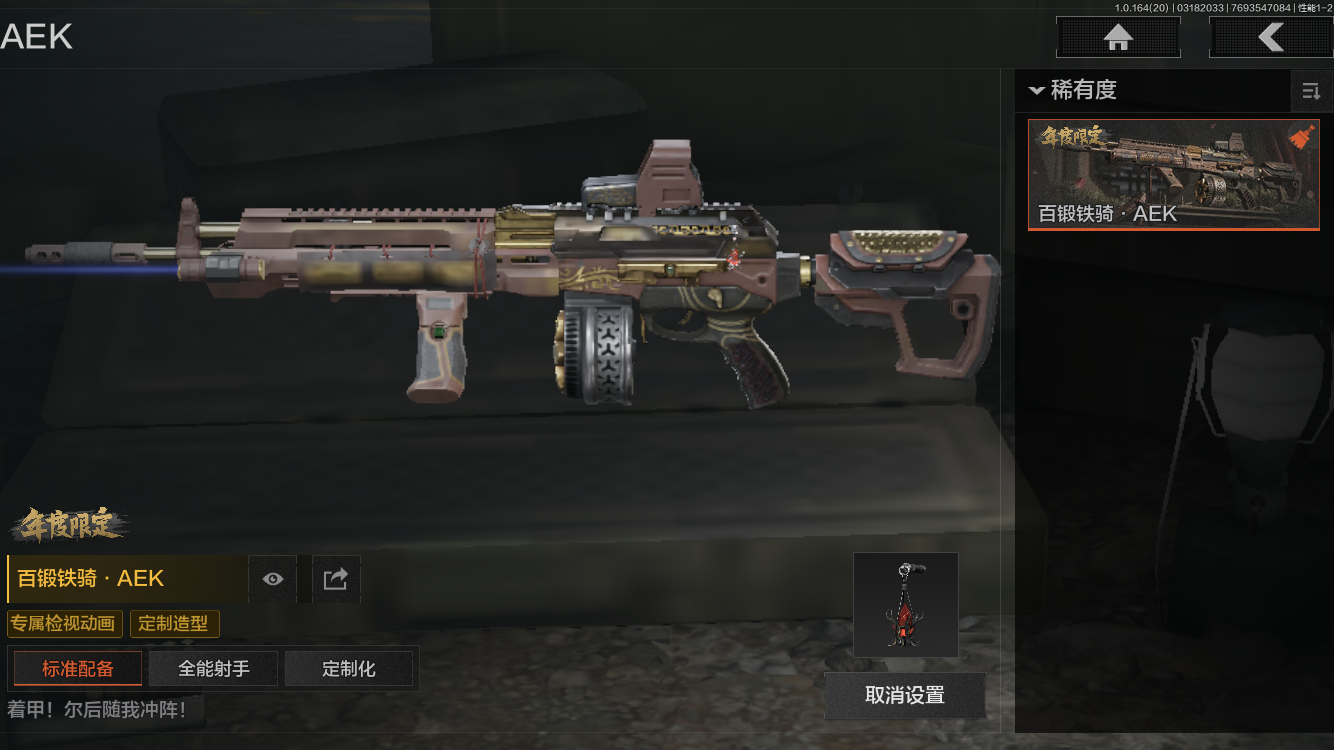Viewport: 1334px width, 750px height.
Task: Go to the home screen
Action: click(1118, 38)
